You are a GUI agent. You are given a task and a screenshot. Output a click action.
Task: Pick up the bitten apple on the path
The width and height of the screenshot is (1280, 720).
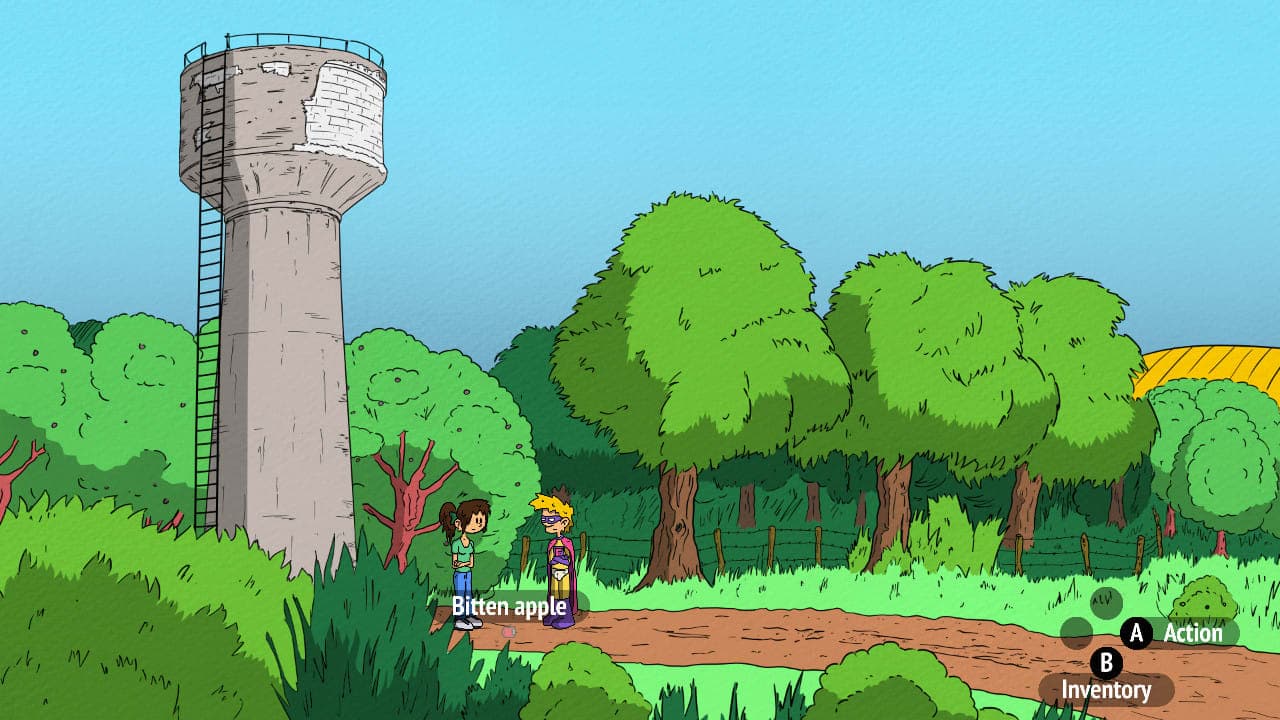click(x=508, y=632)
